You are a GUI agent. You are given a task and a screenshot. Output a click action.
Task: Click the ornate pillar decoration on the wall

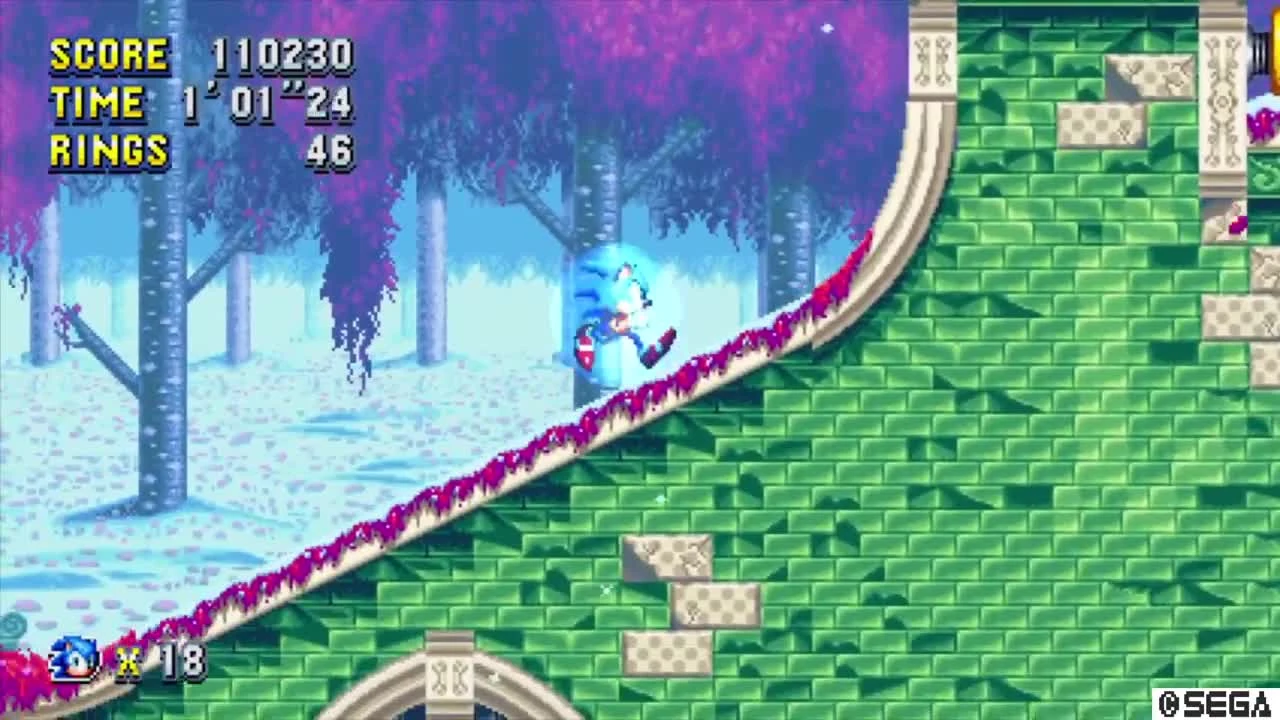(x=930, y=60)
